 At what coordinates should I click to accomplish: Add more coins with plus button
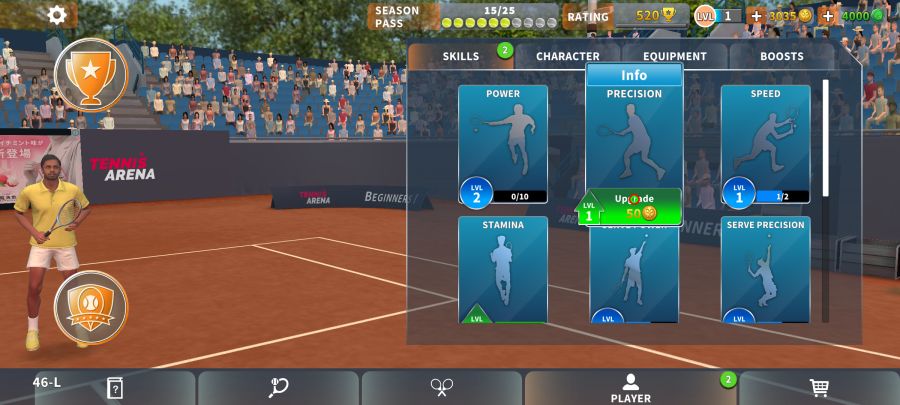756,16
